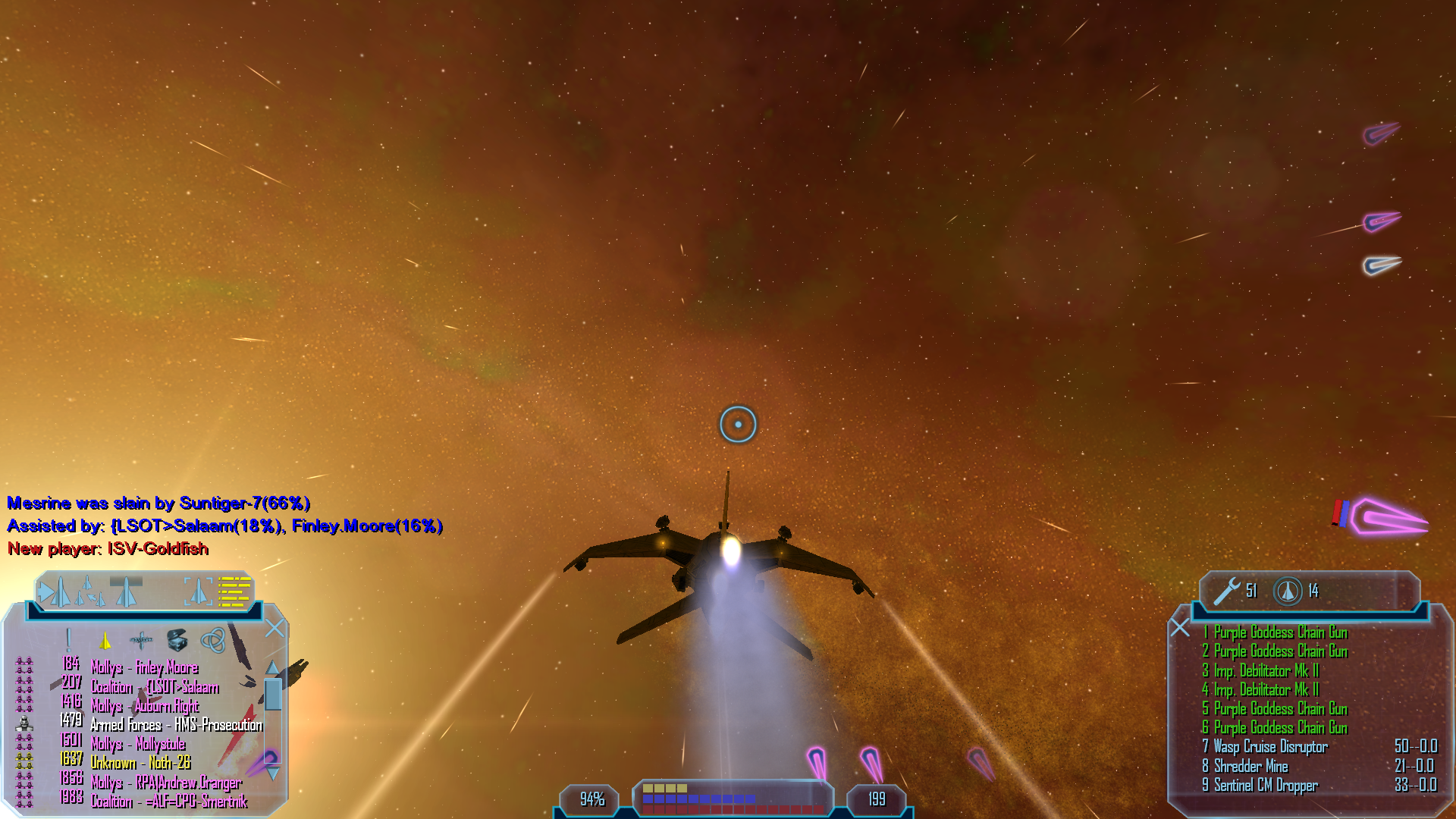Viewport: 1456px width, 819px height.
Task: Choose Sentinel CM Dropper entry
Action: (1265, 786)
